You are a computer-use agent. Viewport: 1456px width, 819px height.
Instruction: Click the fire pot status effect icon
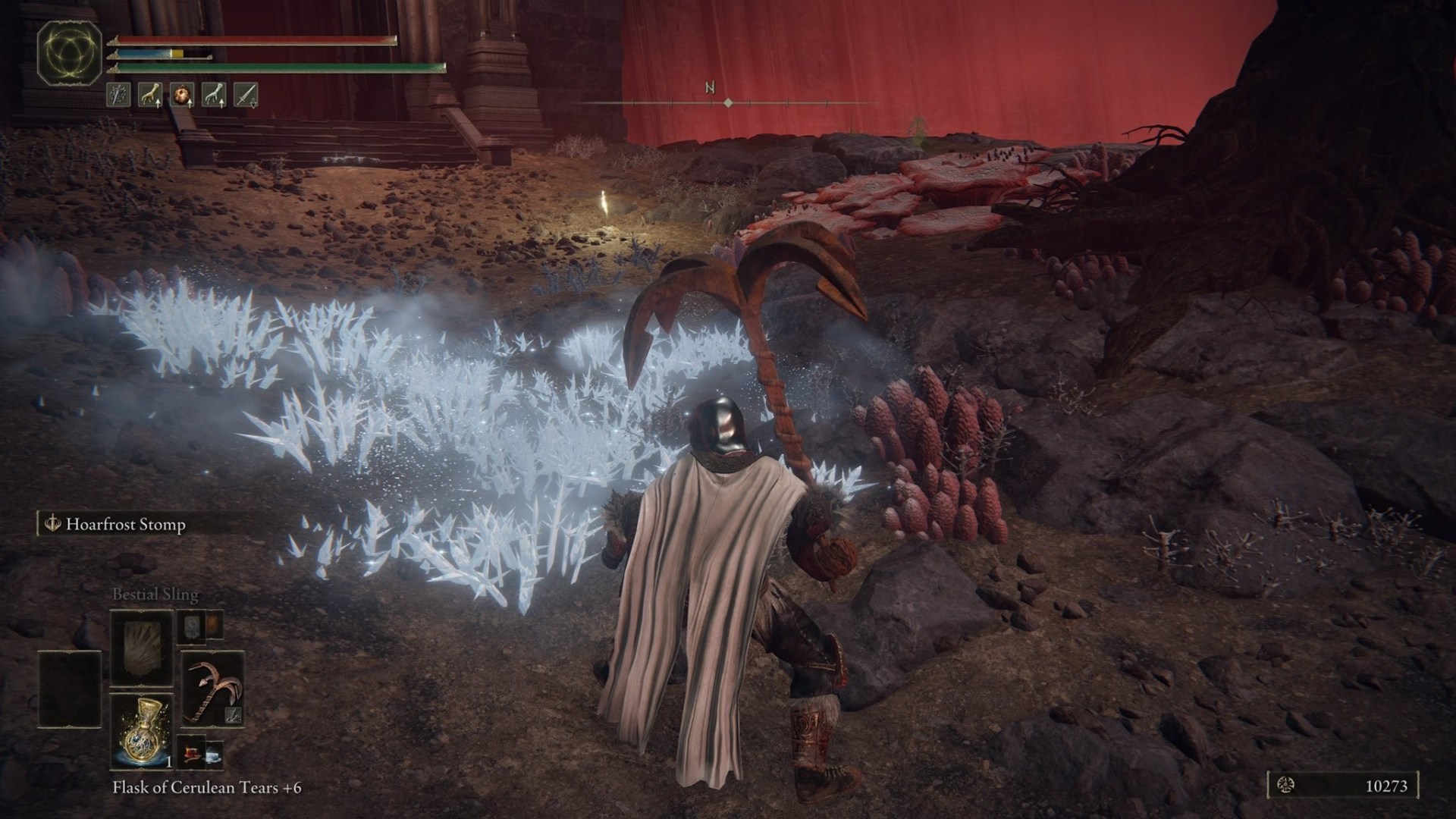click(181, 93)
